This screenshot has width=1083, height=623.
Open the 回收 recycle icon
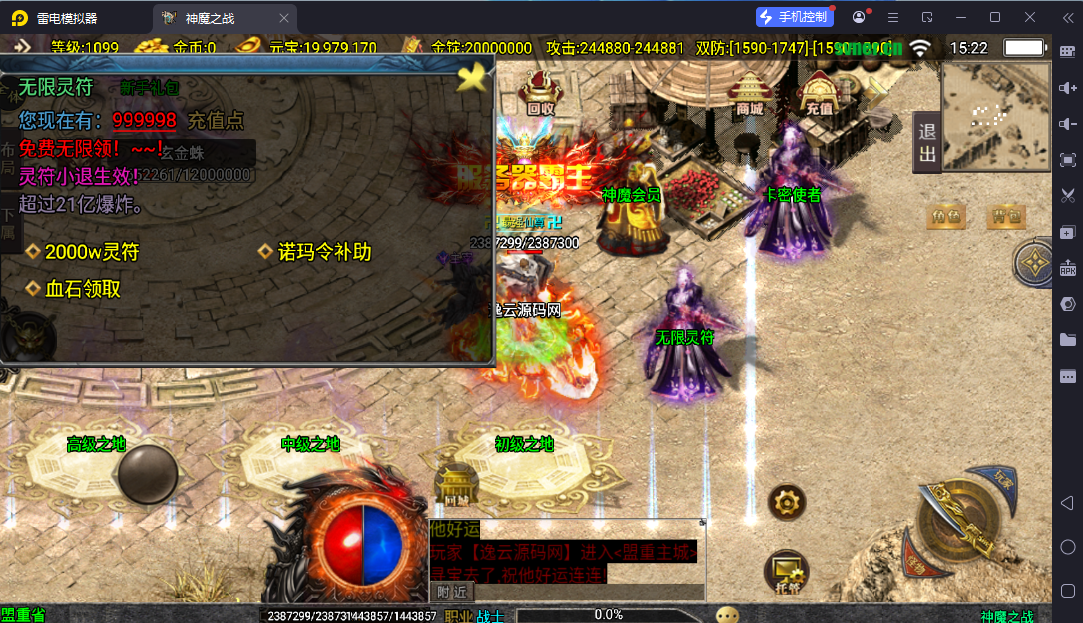pos(541,93)
